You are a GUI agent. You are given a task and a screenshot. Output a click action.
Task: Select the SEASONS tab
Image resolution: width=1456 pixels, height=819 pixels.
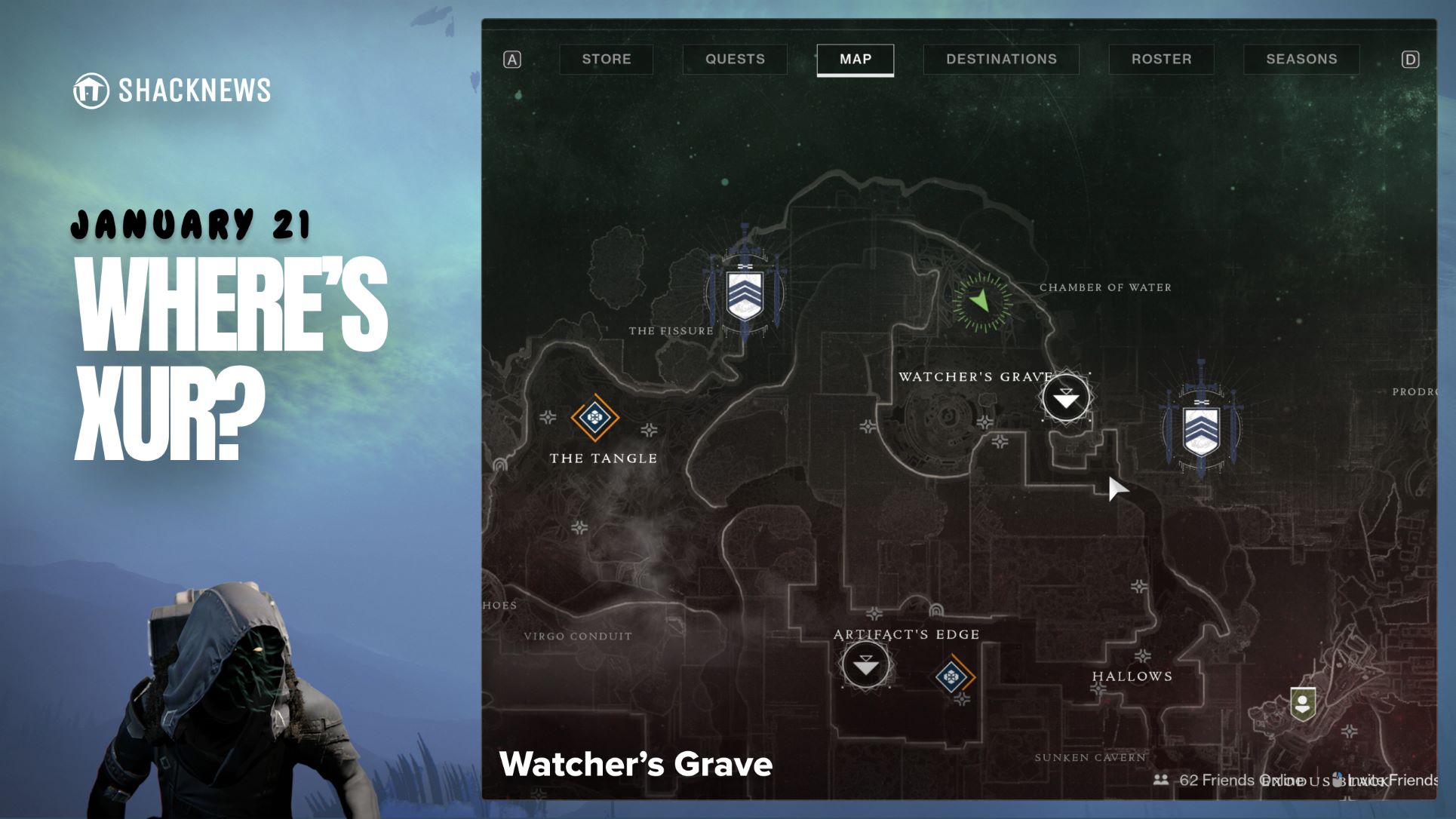(x=1301, y=60)
